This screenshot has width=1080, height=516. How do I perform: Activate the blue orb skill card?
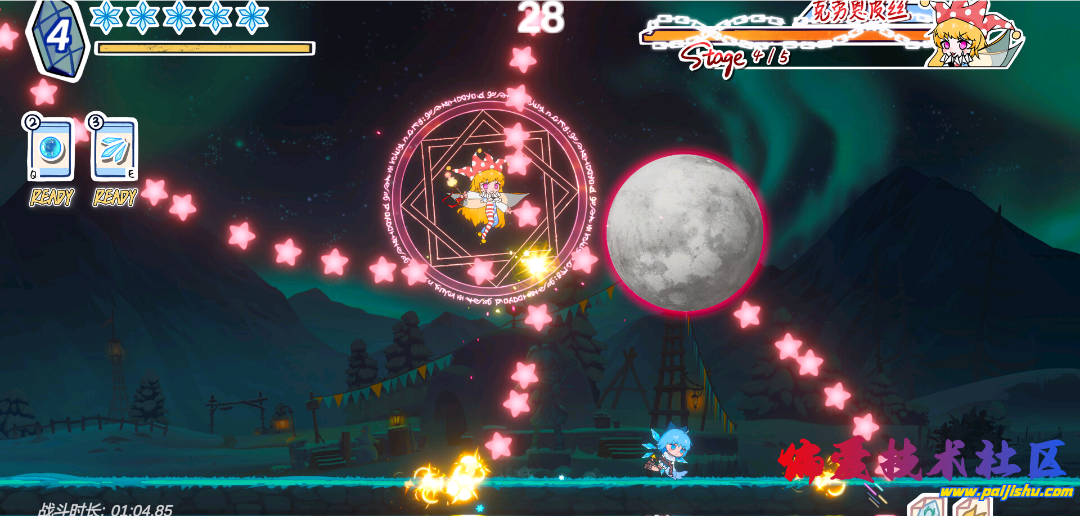[50, 151]
